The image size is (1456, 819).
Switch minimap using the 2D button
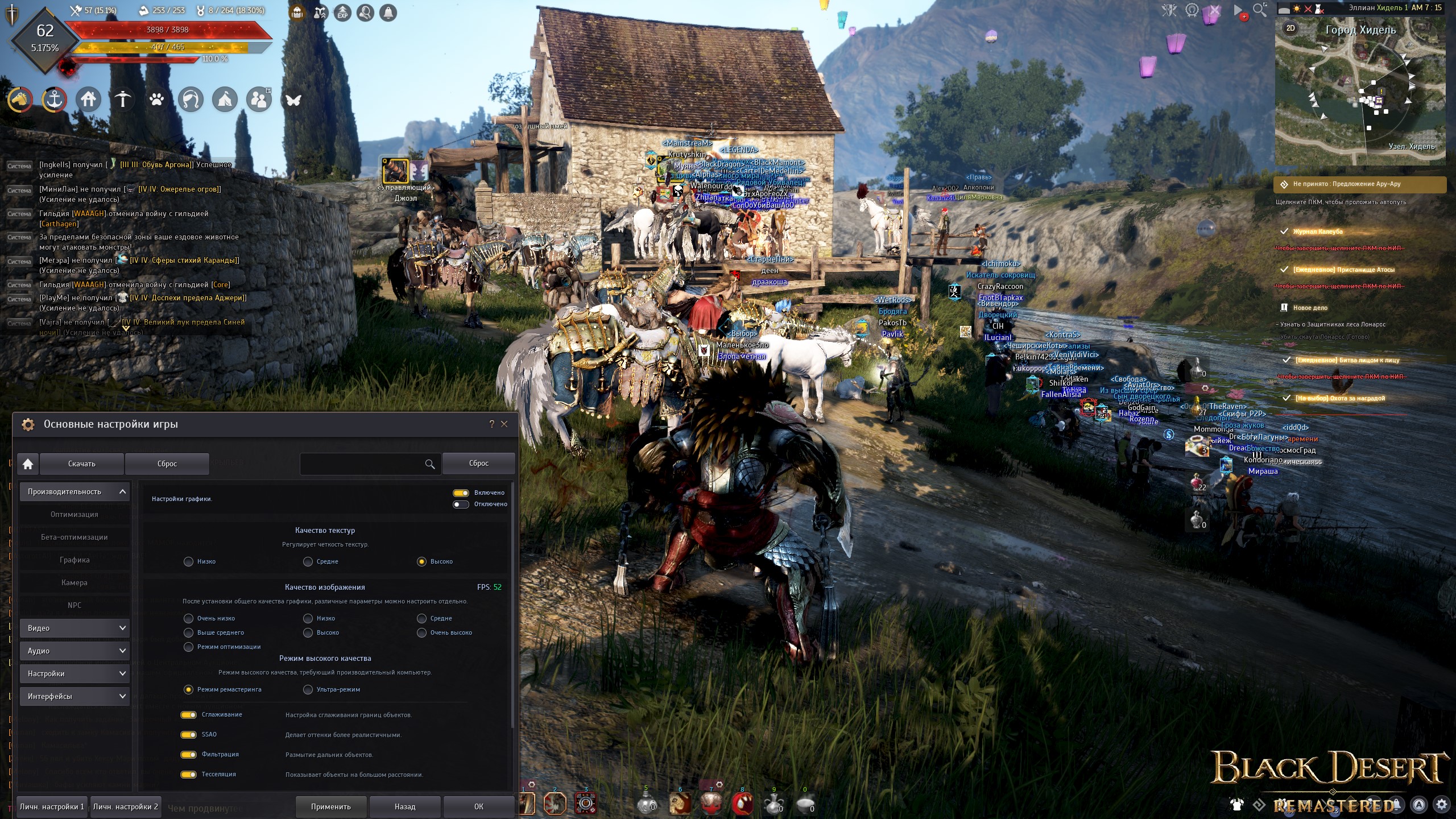[1290, 28]
